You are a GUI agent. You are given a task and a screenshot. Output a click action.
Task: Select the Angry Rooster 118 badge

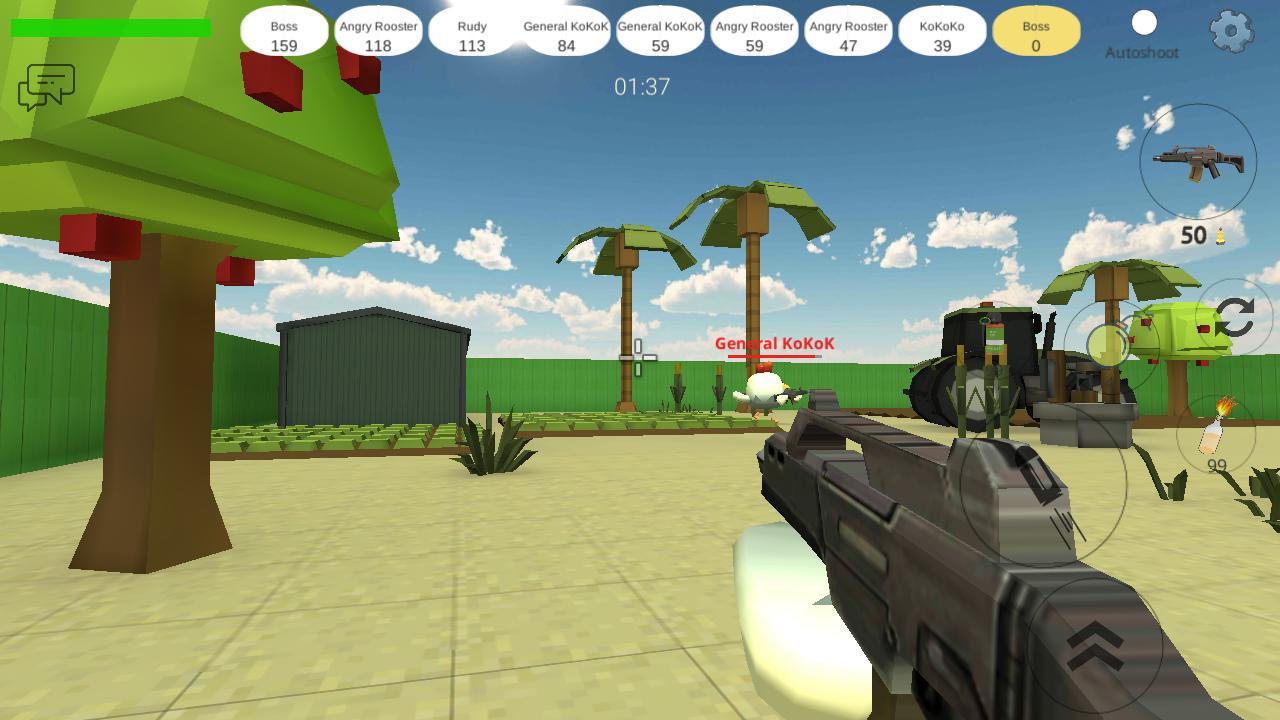click(378, 31)
